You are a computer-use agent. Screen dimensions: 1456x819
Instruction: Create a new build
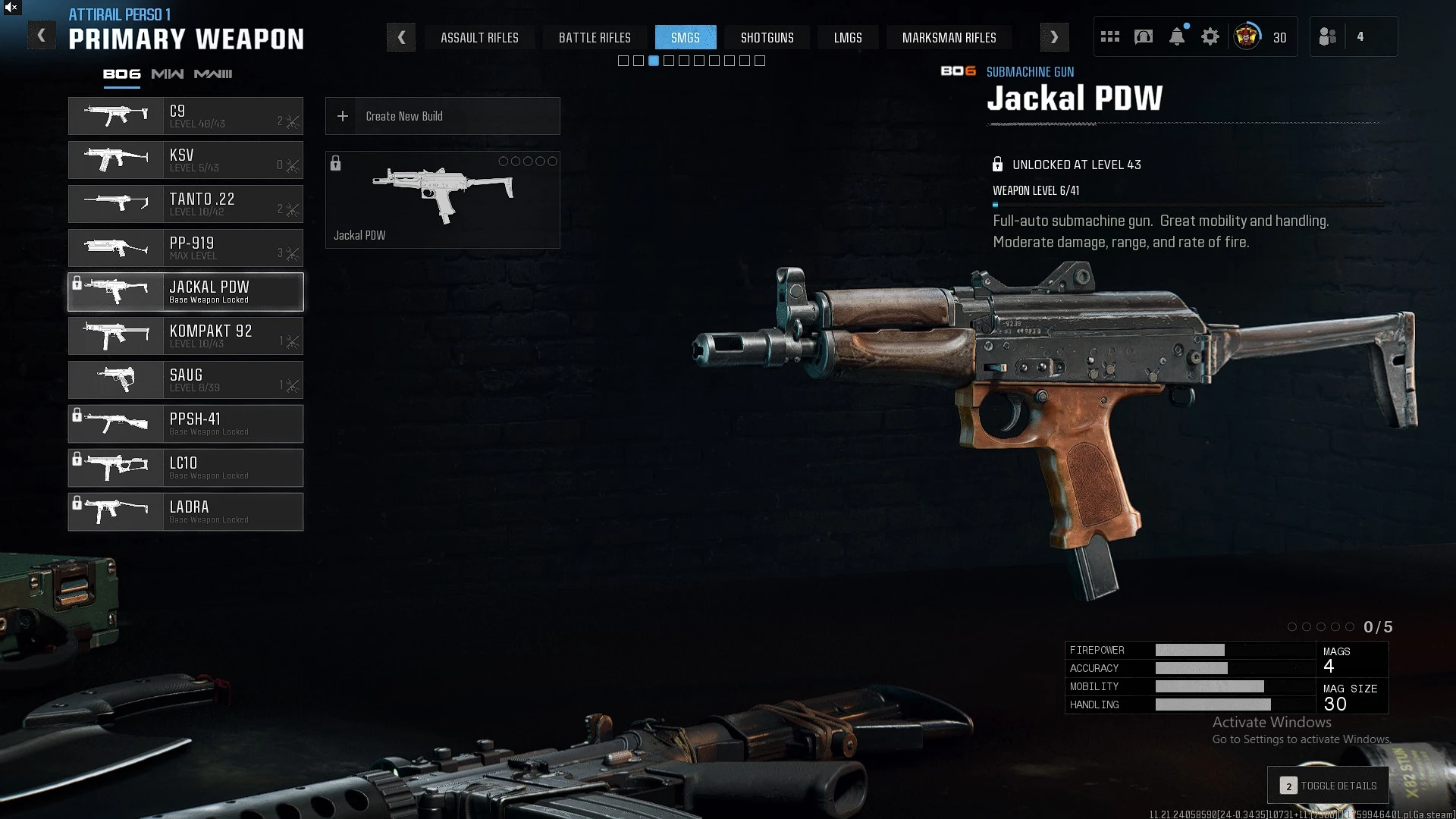click(443, 116)
